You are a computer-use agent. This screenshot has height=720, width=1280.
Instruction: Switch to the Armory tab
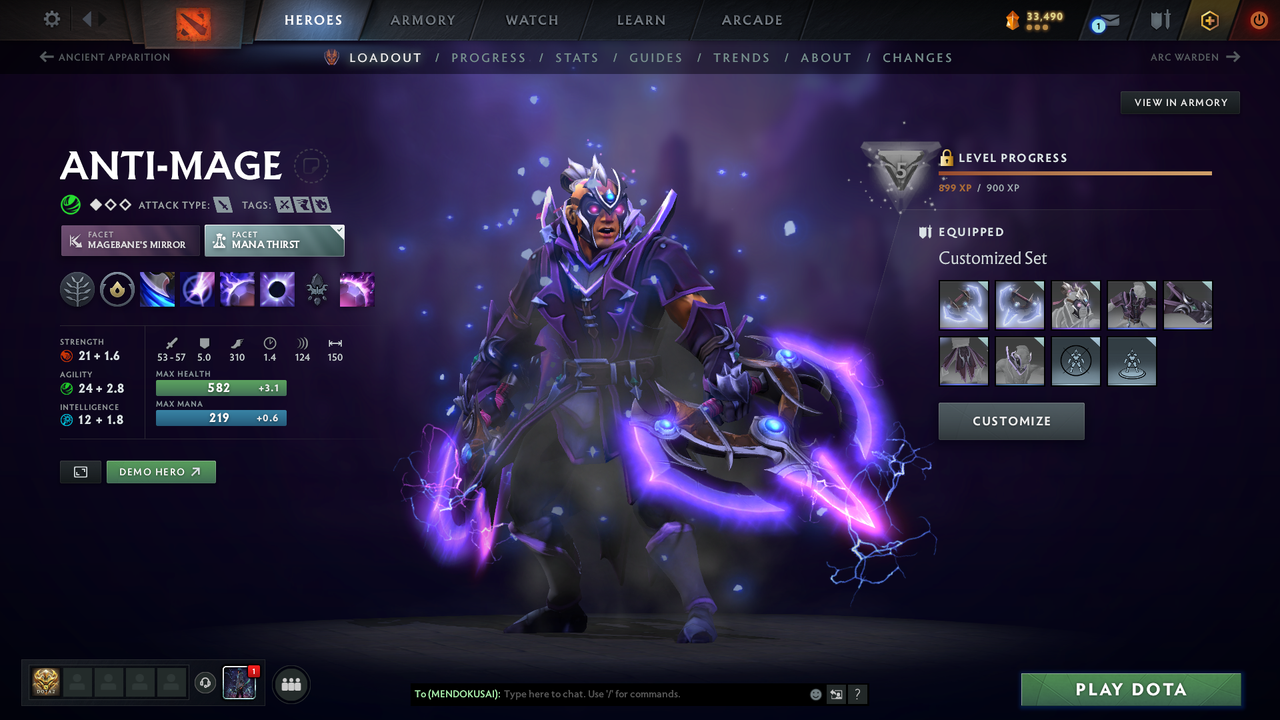422,20
